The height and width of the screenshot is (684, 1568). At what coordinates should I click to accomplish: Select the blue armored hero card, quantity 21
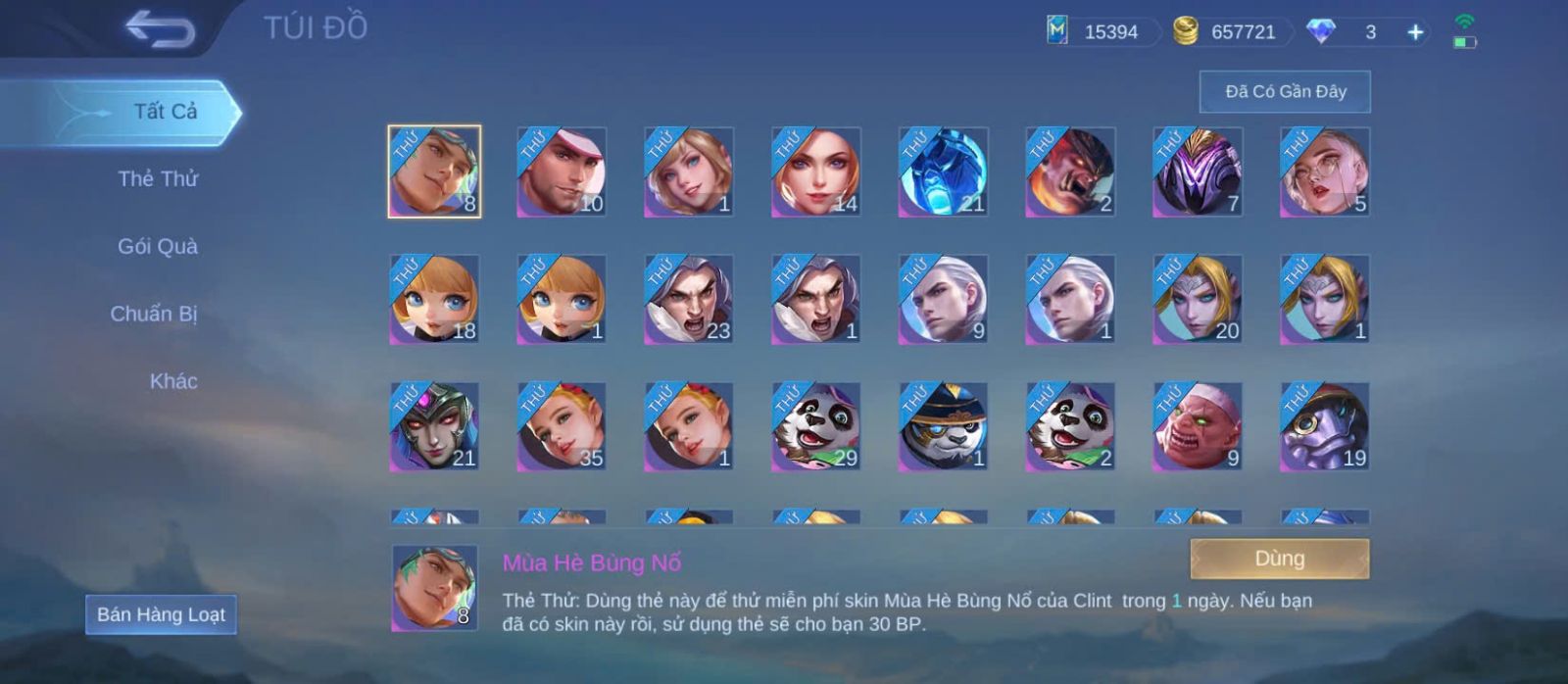[x=944, y=171]
